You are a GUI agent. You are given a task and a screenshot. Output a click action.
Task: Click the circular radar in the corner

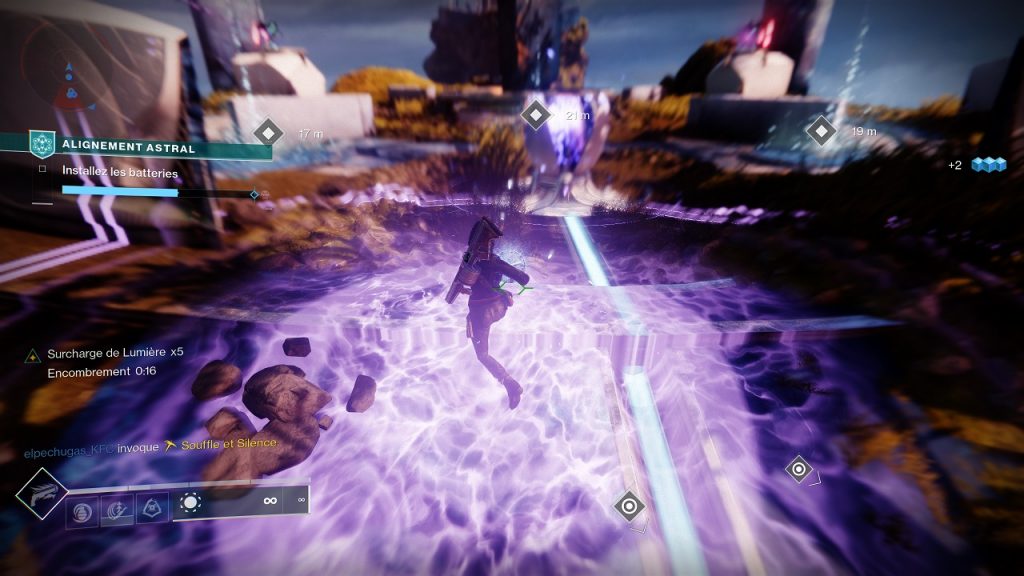click(x=69, y=74)
